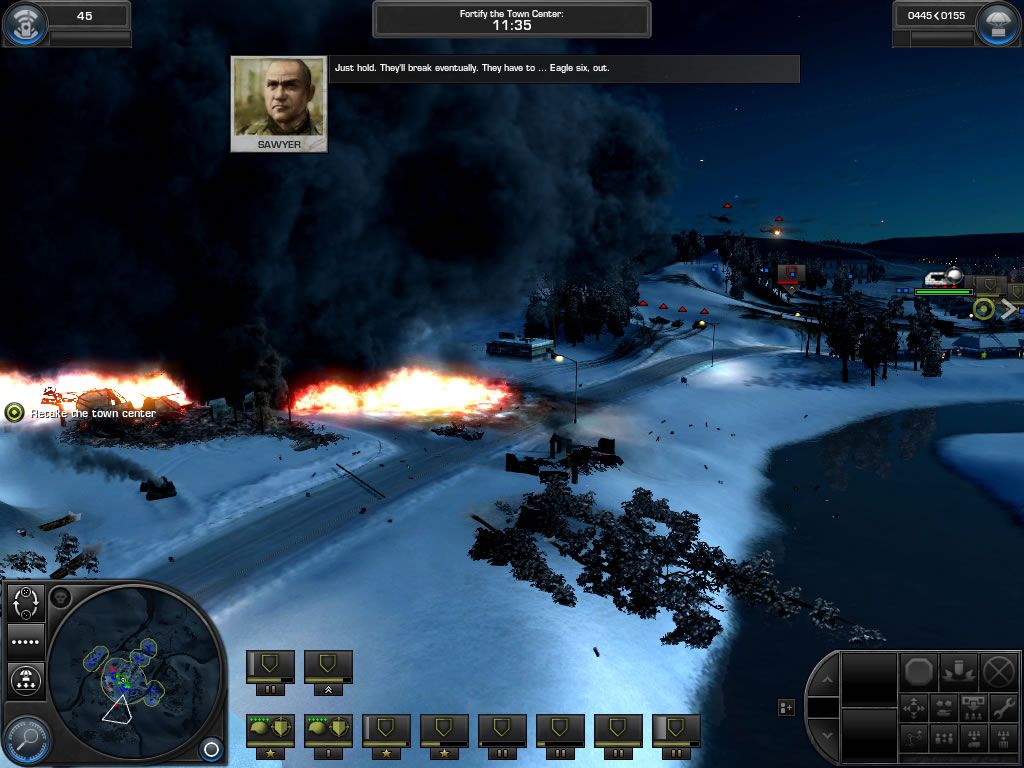Click the down arrow on command panel
1024x768 pixels.
[x=826, y=735]
